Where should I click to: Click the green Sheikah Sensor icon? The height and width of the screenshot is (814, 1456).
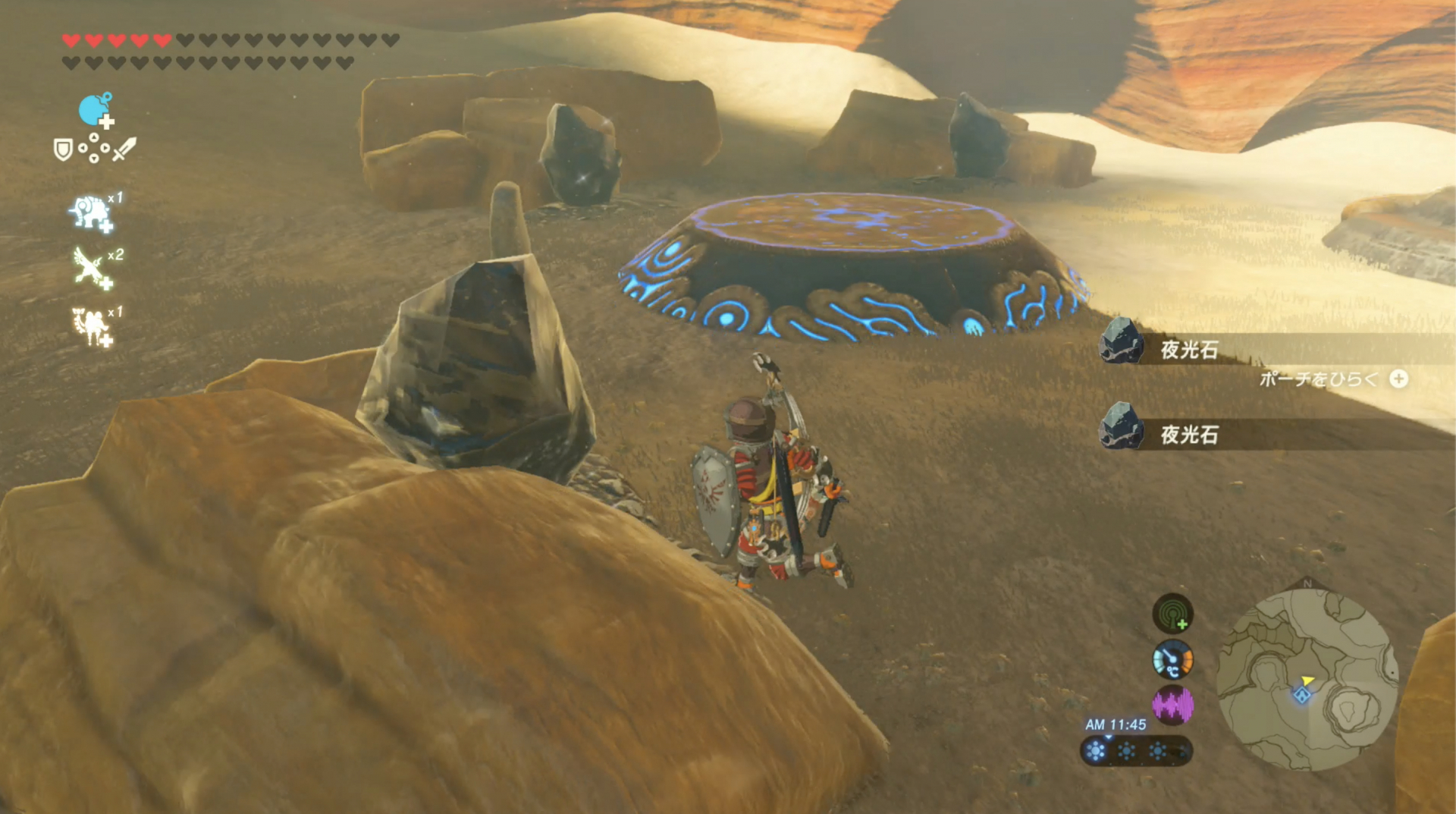click(1172, 613)
